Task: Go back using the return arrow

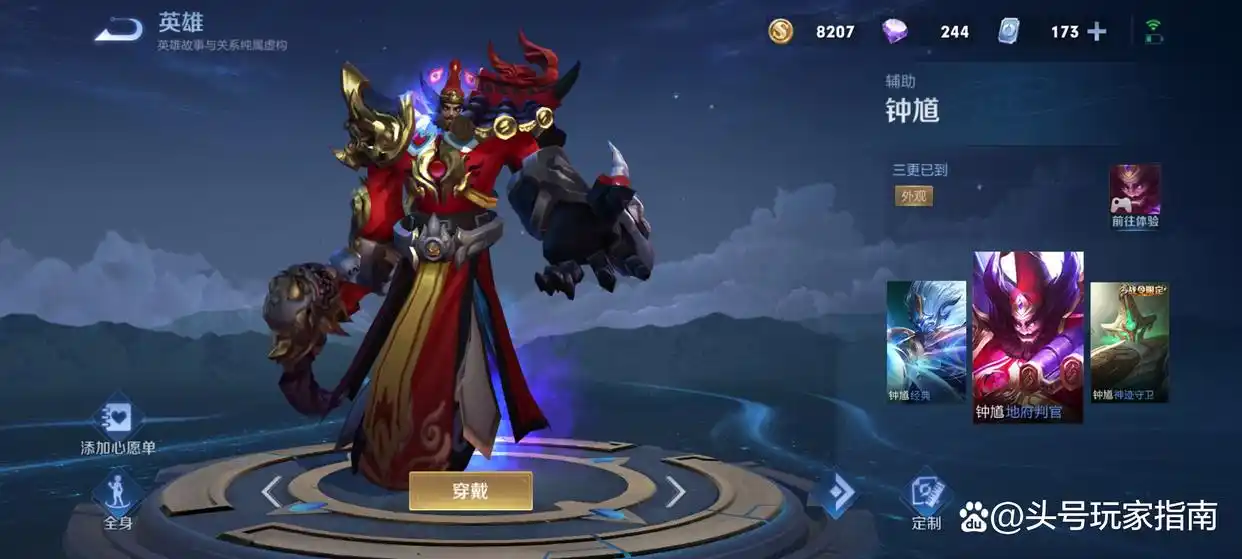Action: (119, 30)
